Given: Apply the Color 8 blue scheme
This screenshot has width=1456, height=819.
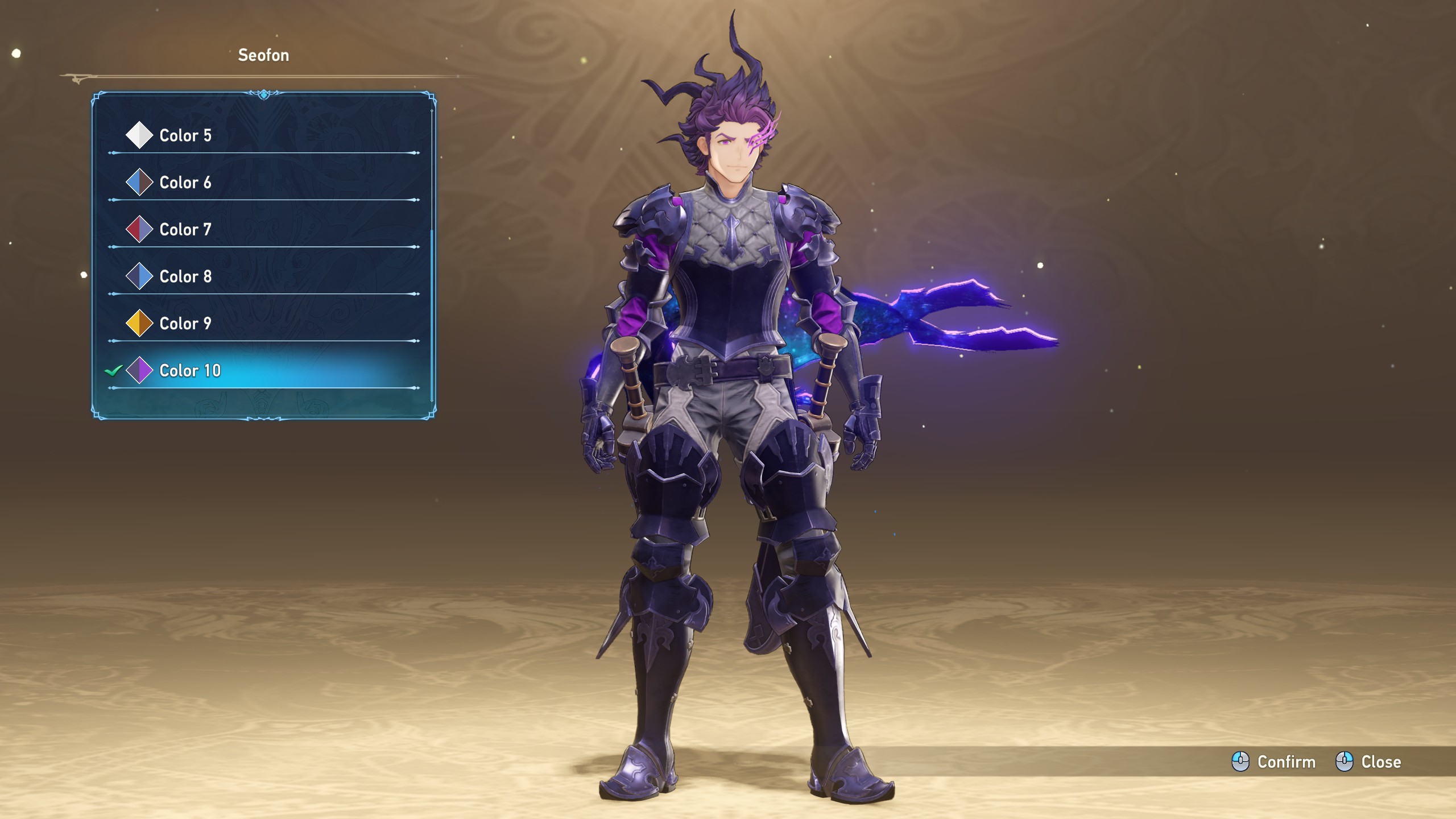Looking at the screenshot, I should [185, 276].
